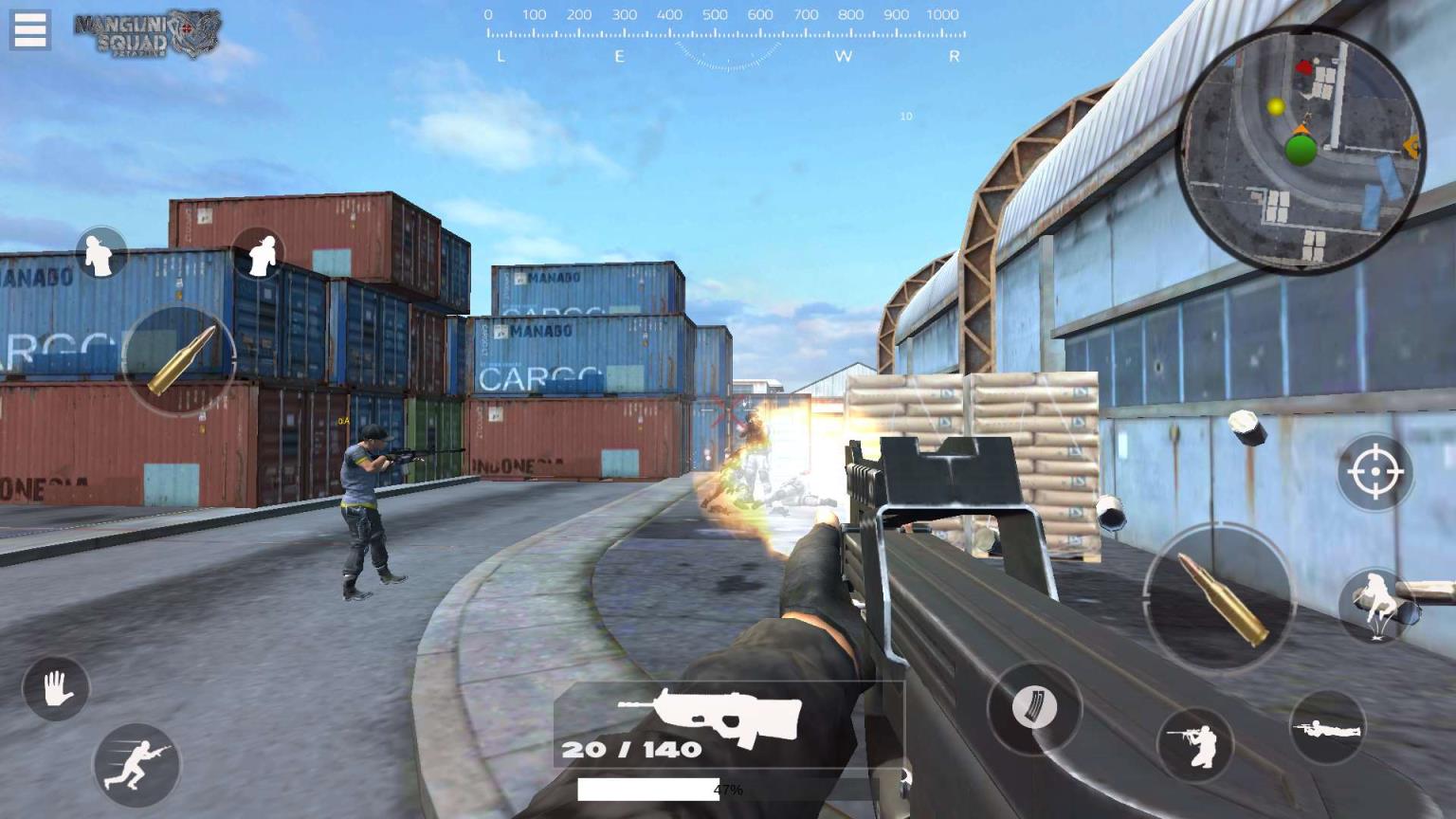
Task: Activate the right-leaning soldier lean icon
Action: pyautogui.click(x=259, y=253)
